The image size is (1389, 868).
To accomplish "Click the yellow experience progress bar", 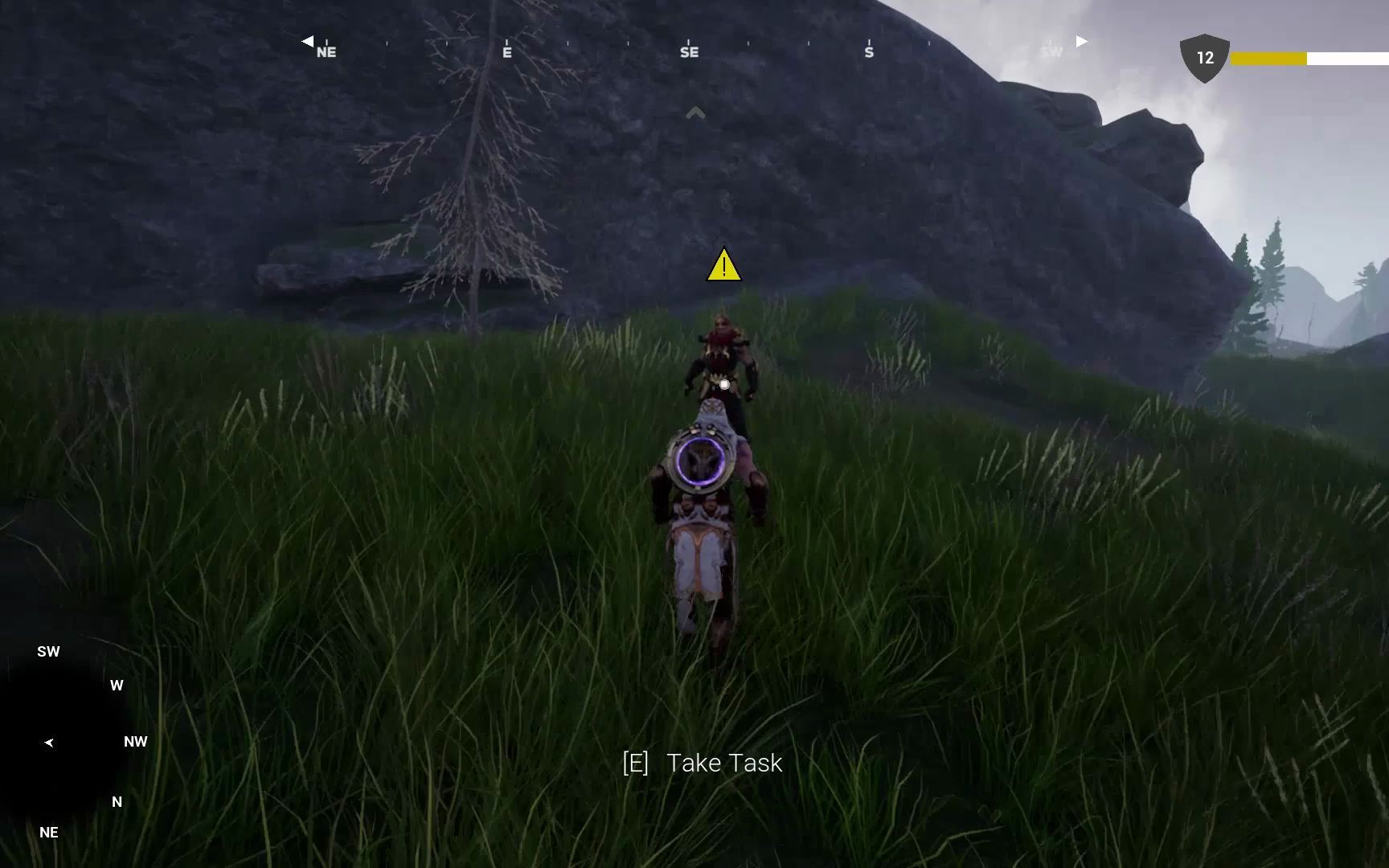I will coord(1270,58).
